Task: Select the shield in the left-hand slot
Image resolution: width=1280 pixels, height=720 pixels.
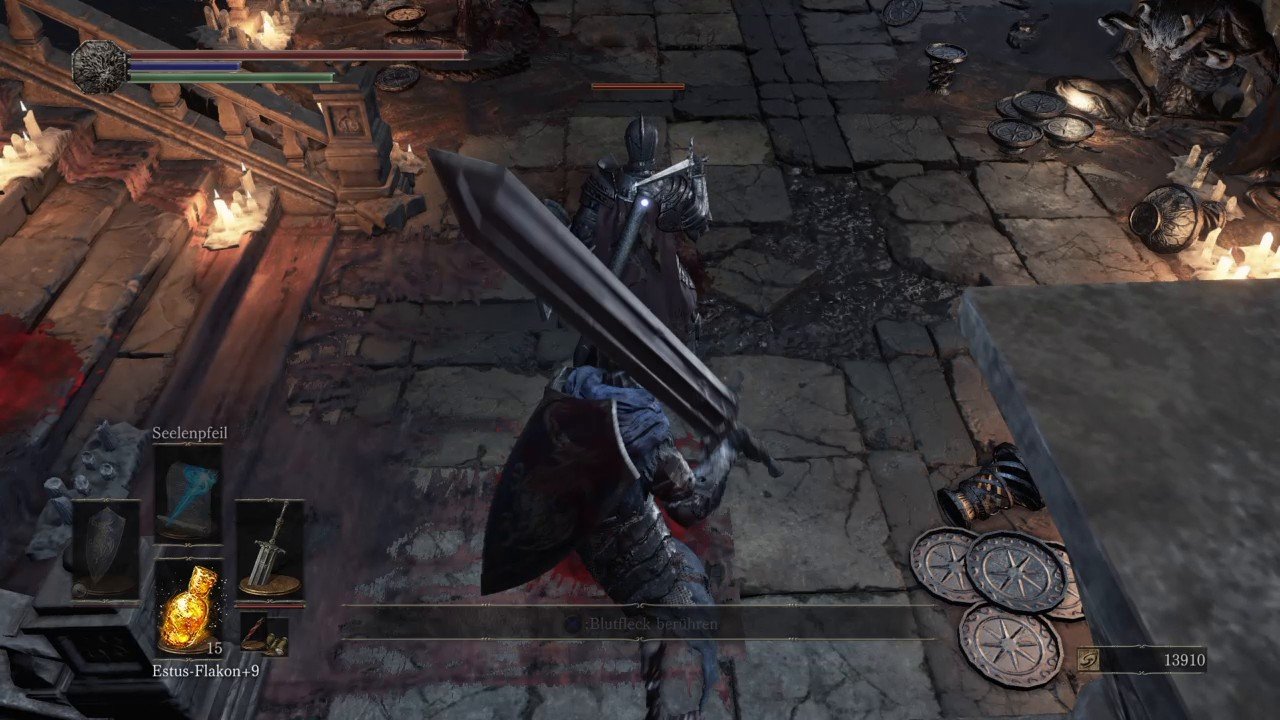Action: [105, 549]
